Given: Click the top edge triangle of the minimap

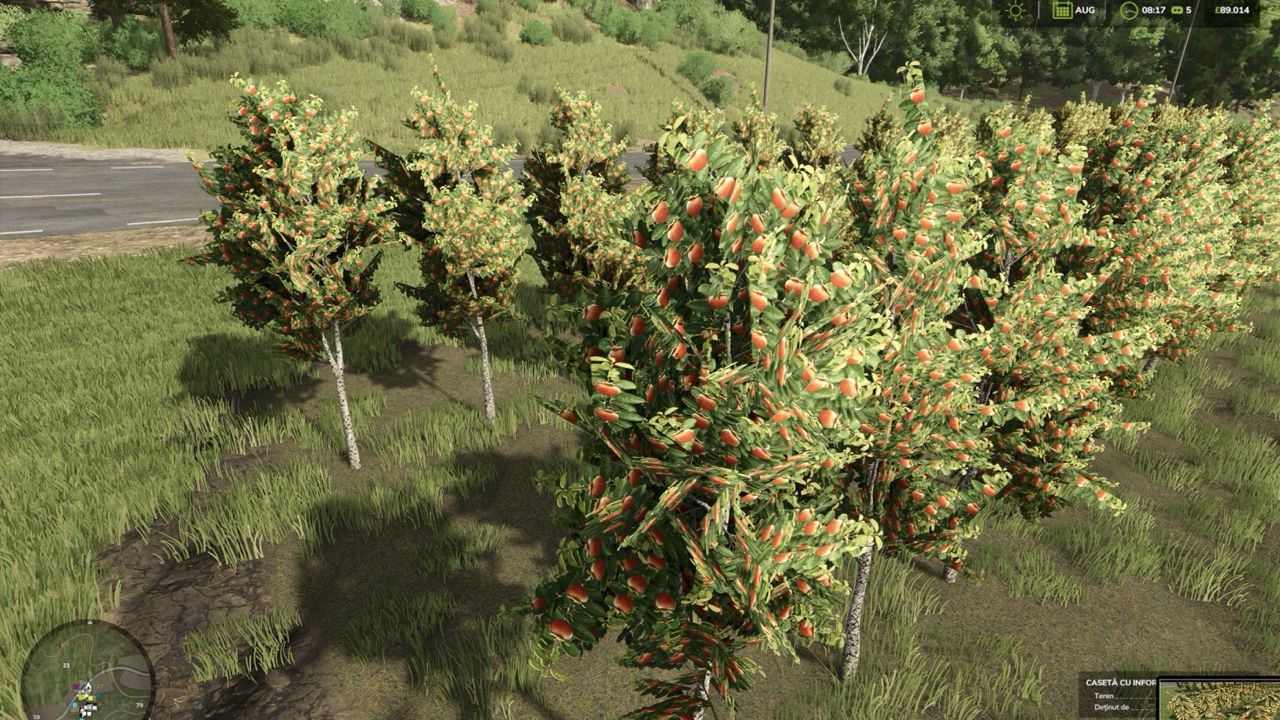Looking at the screenshot, I should coord(90,622).
